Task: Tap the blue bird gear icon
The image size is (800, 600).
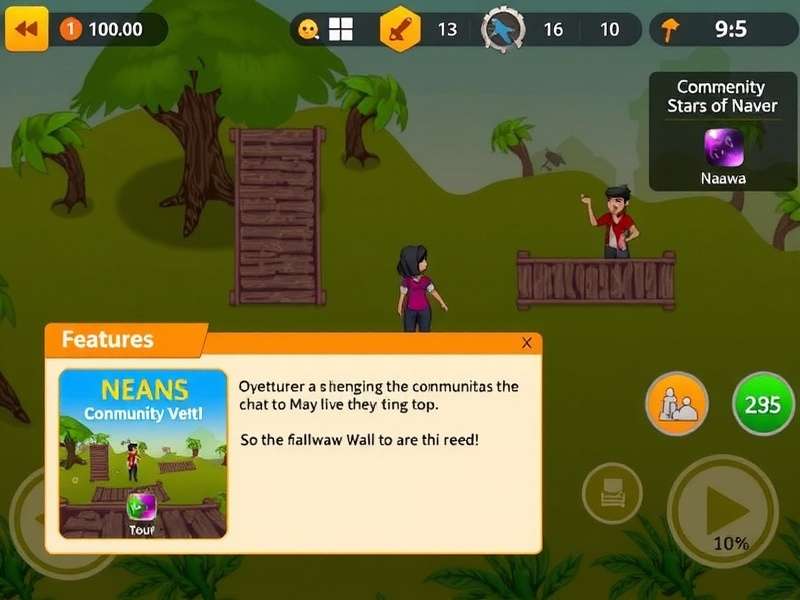Action: [x=503, y=30]
